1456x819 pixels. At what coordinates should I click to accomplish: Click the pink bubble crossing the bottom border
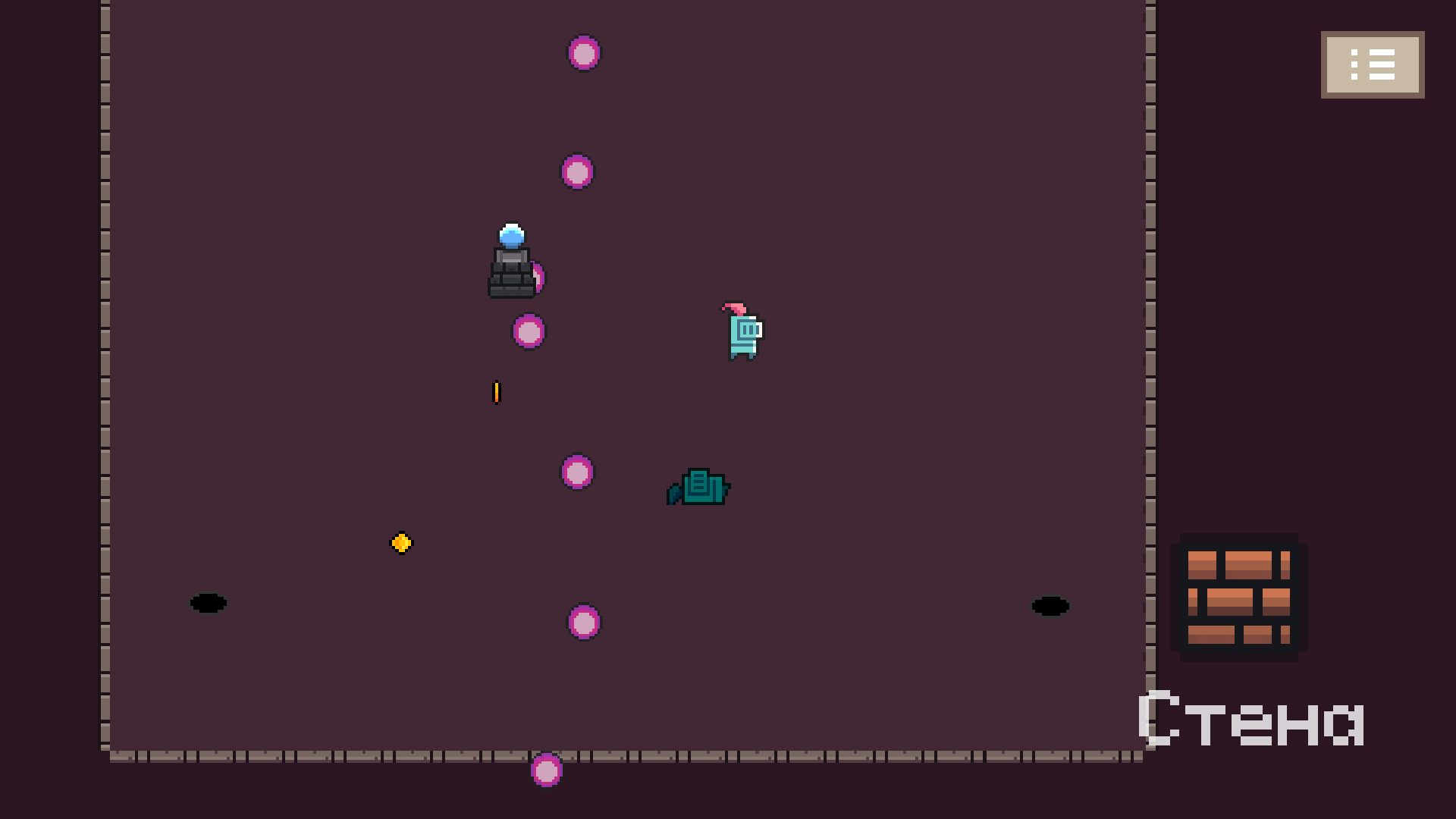pyautogui.click(x=548, y=770)
